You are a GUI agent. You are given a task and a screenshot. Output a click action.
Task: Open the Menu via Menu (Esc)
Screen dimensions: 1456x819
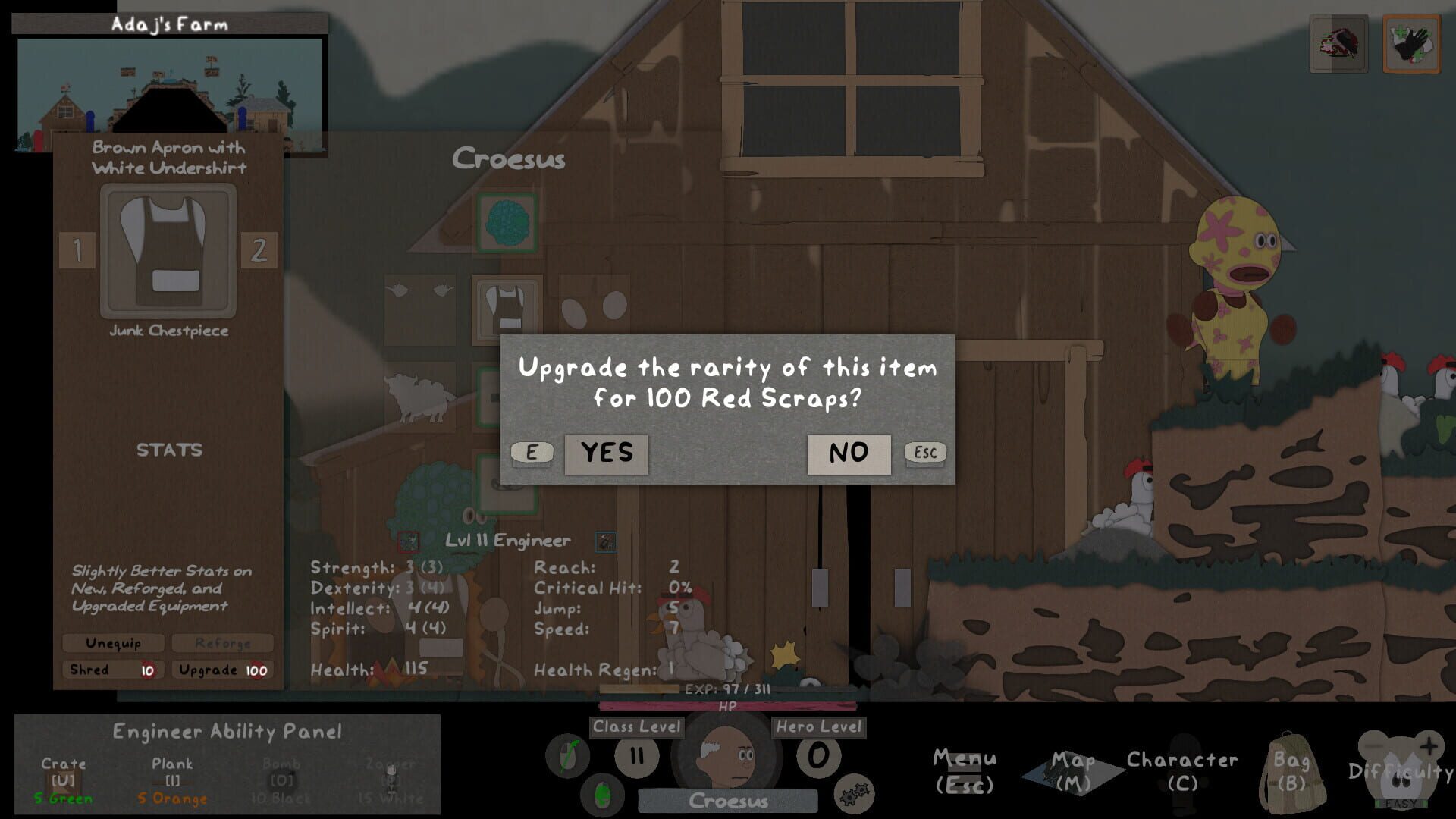coord(965,766)
